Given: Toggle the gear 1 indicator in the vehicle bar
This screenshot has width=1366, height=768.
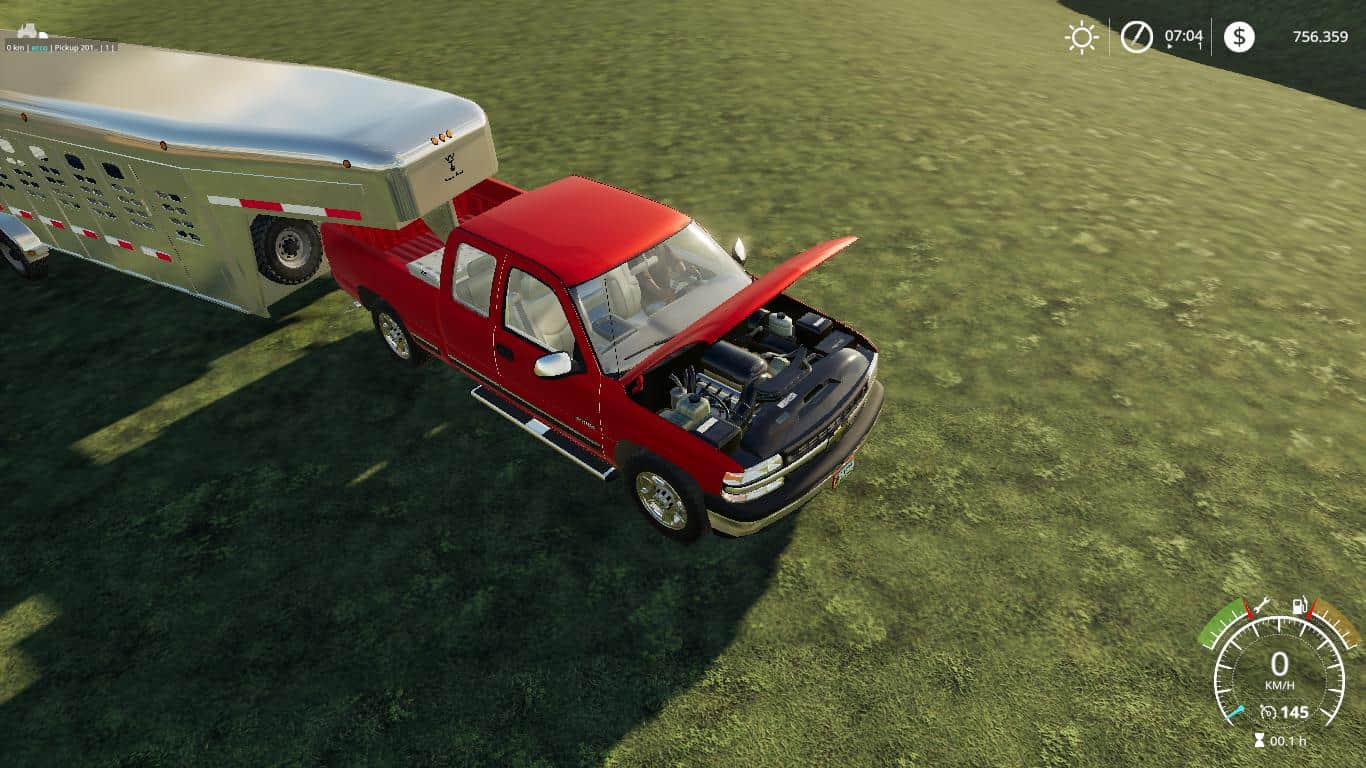Looking at the screenshot, I should pyautogui.click(x=107, y=46).
